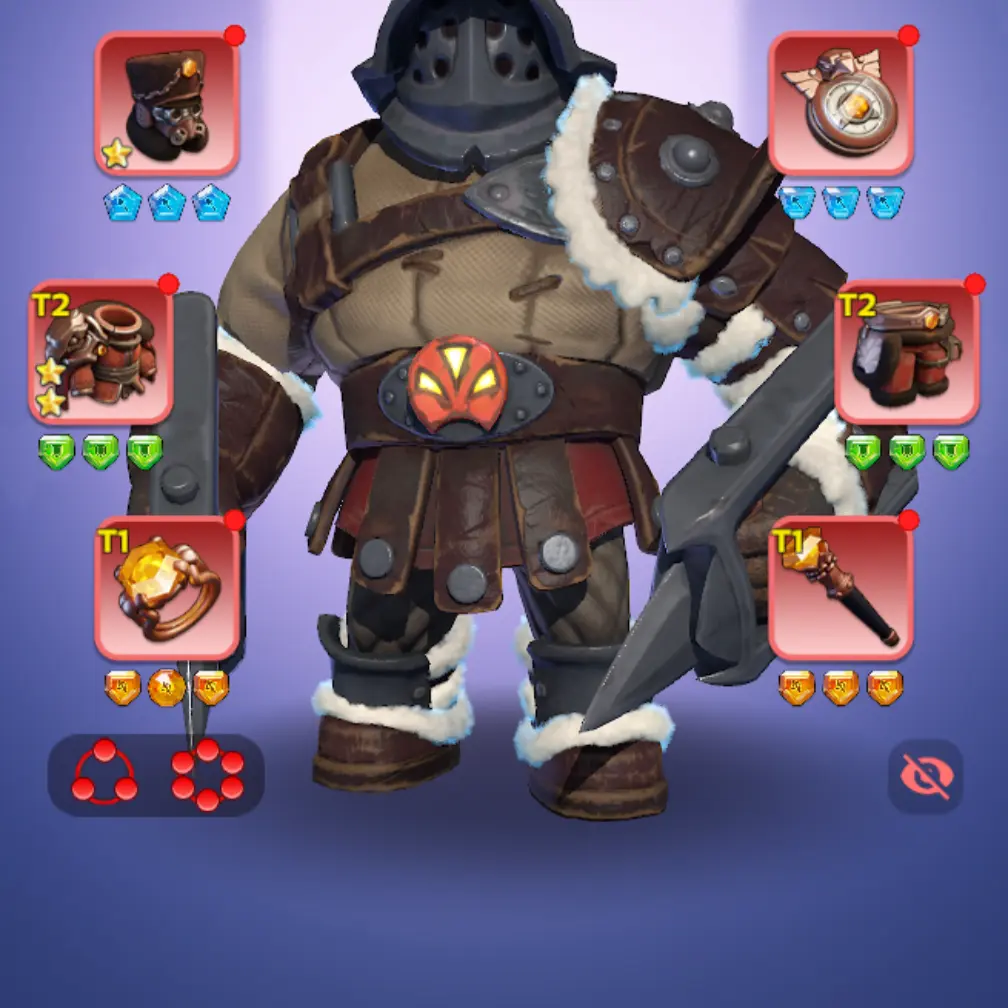Click the six-node red circle icon

(x=207, y=775)
